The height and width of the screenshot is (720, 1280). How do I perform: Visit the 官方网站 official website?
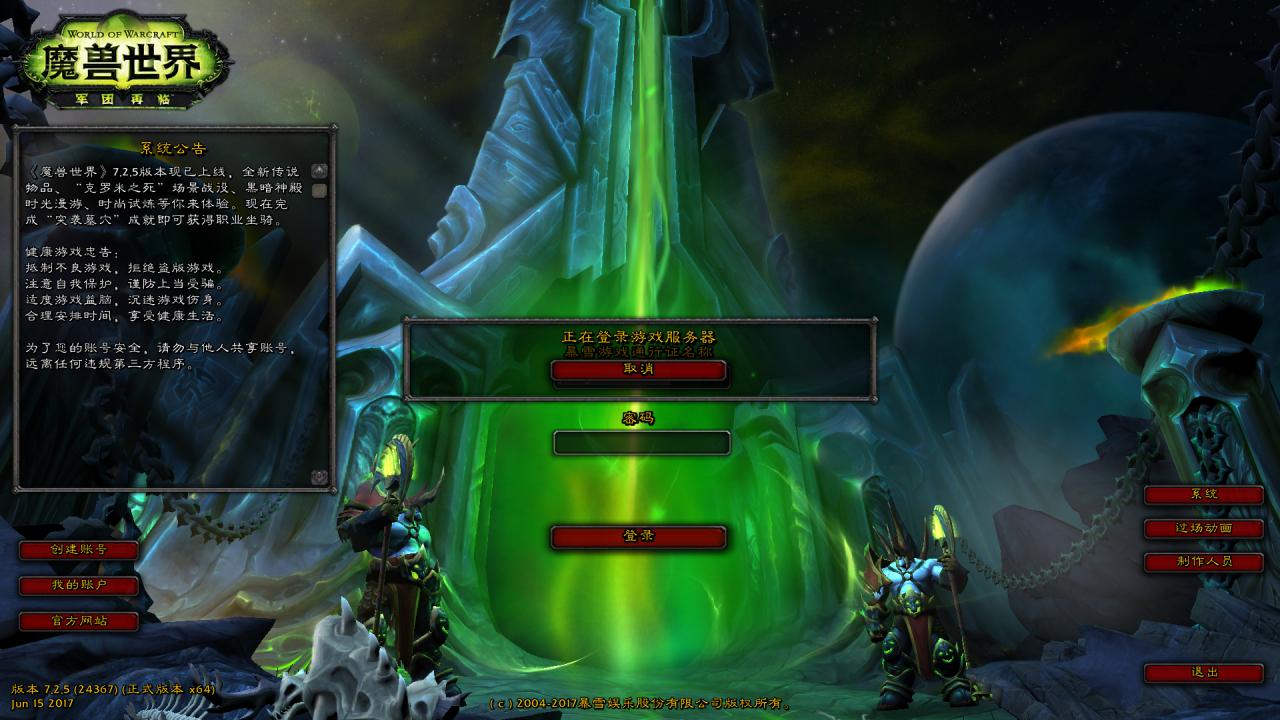79,621
